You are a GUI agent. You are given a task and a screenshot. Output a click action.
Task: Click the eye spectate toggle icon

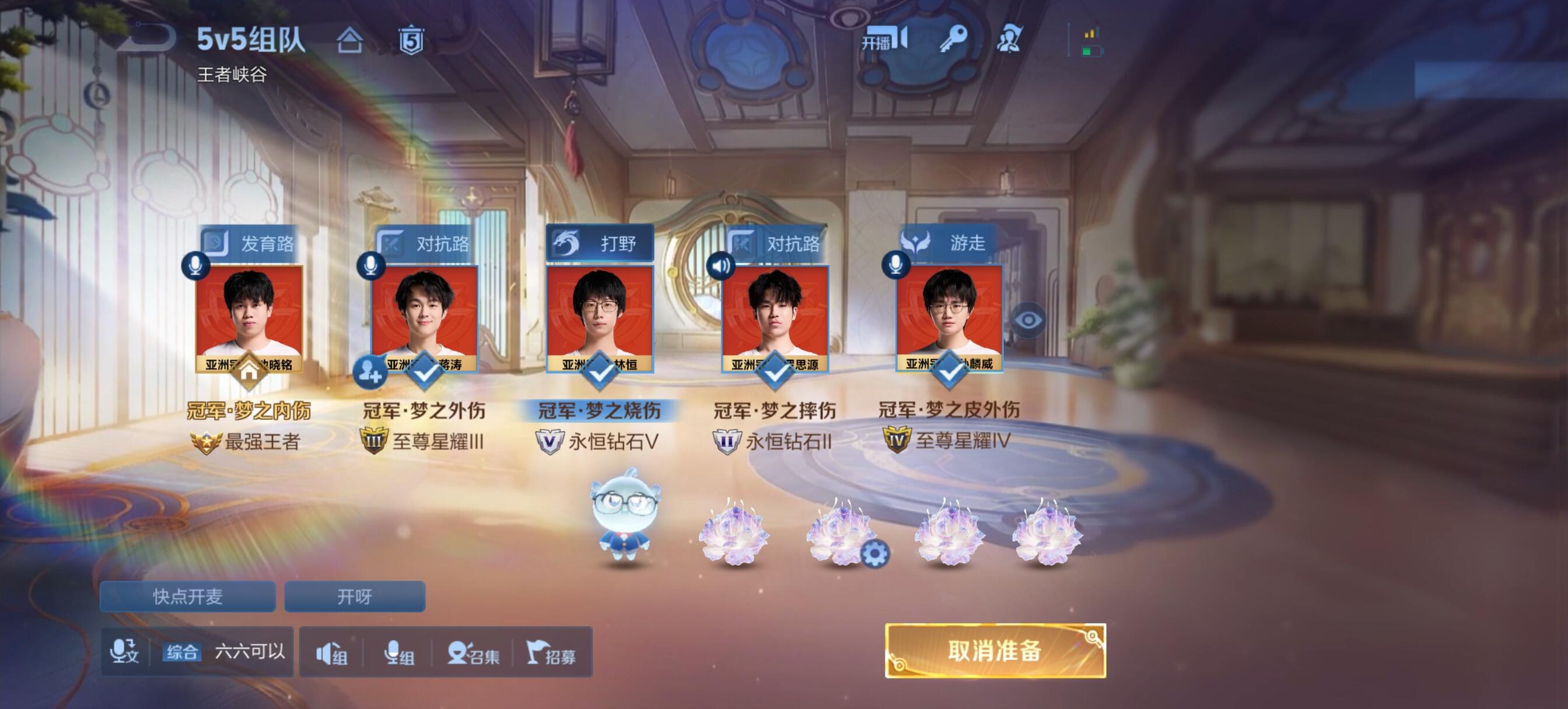coord(1028,320)
